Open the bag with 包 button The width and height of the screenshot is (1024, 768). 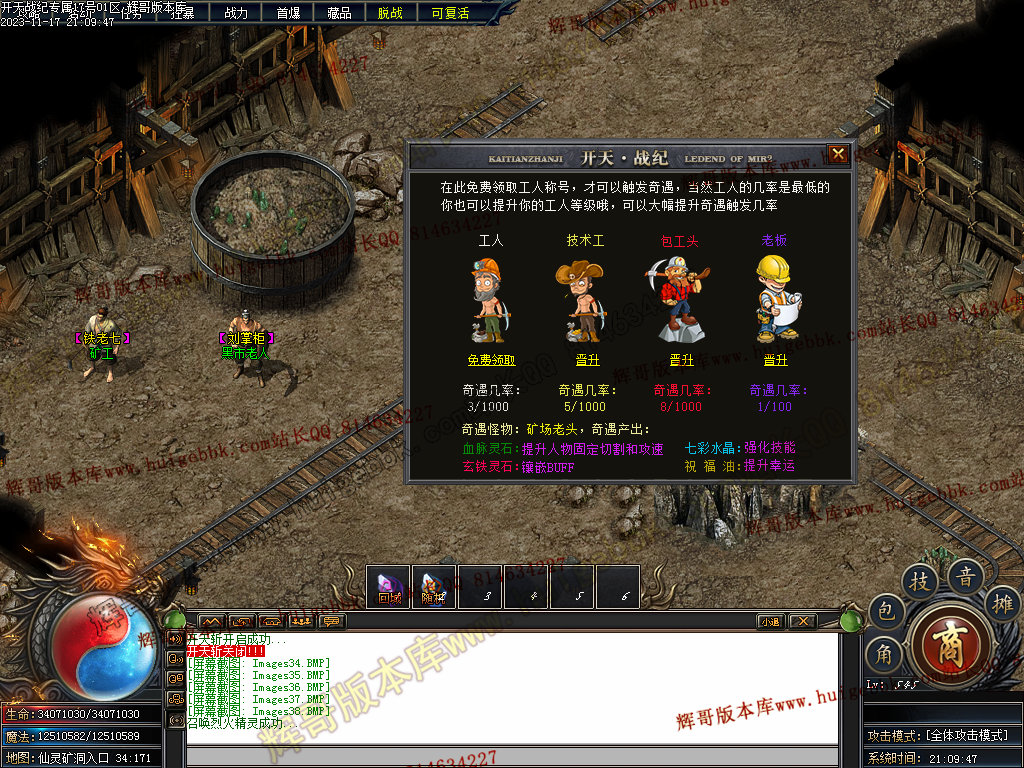pyautogui.click(x=885, y=613)
